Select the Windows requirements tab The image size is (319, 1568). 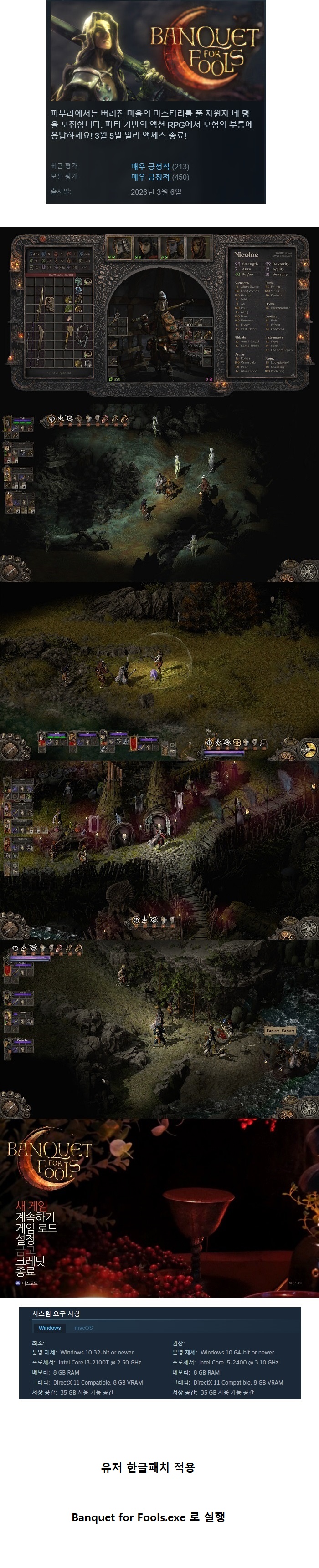point(49,1328)
